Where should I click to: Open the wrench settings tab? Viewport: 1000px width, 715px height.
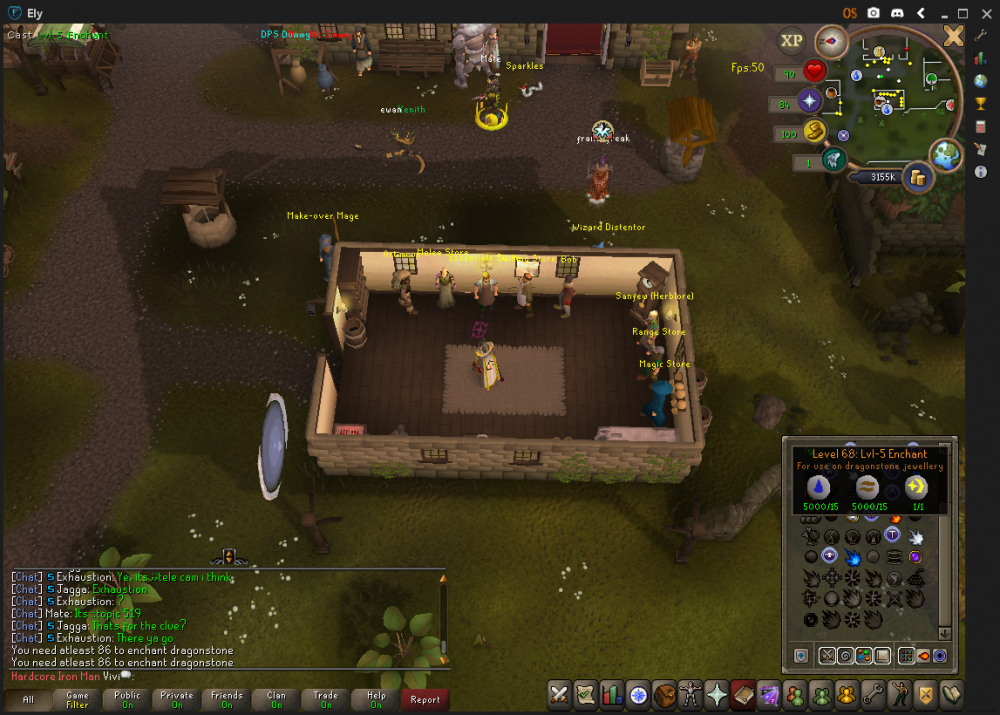[x=872, y=693]
